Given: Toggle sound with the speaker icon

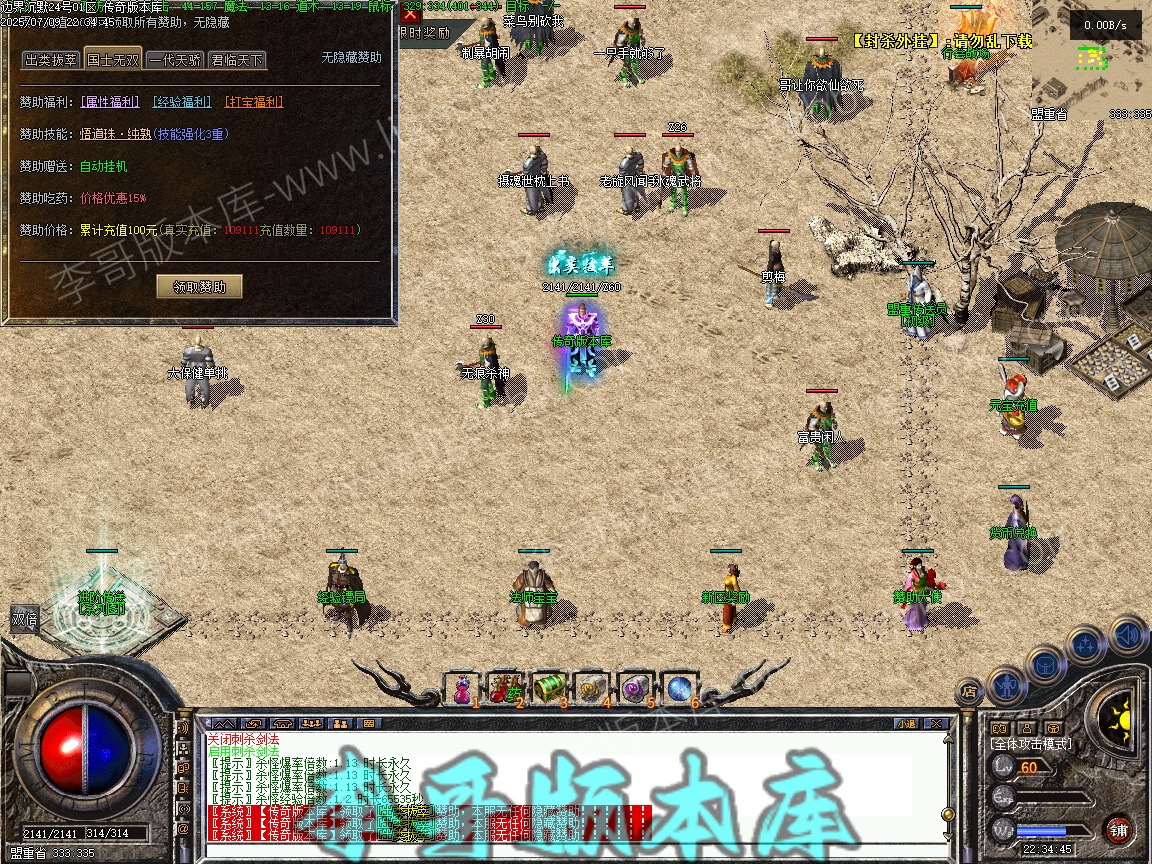Looking at the screenshot, I should pos(1128,634).
